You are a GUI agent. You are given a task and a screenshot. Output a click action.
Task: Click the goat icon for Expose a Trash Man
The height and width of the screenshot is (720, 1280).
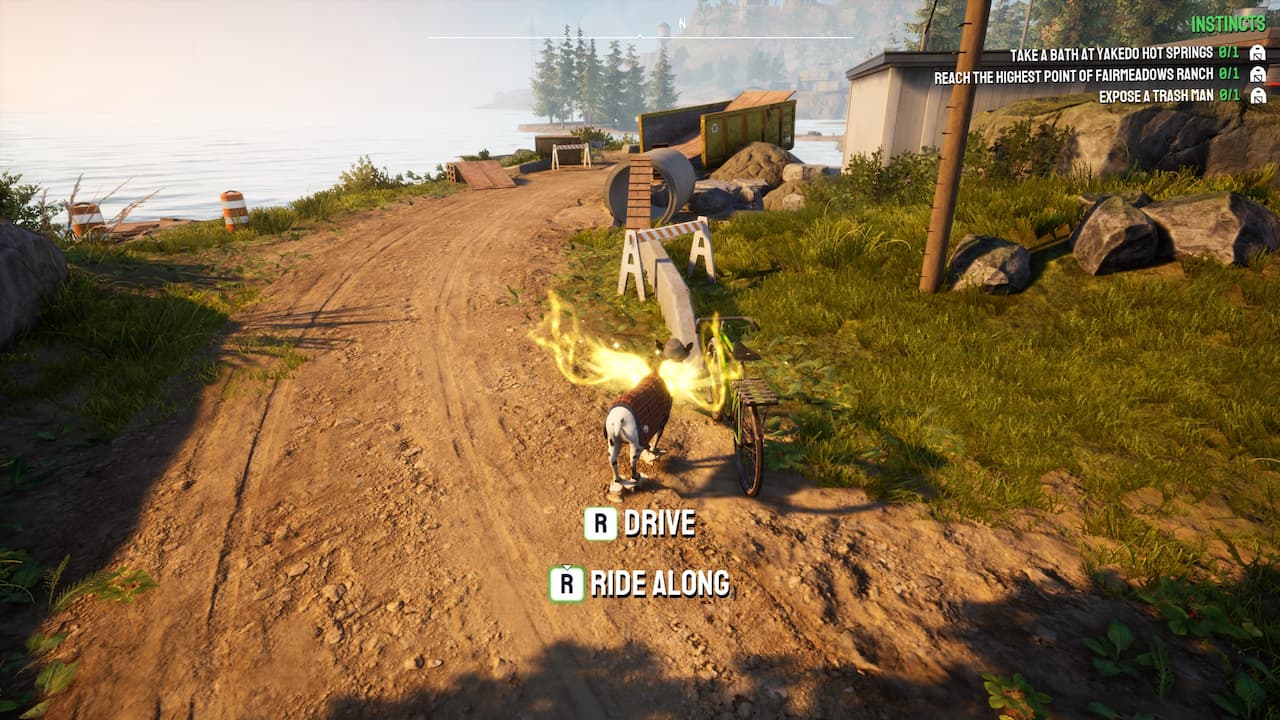[1258, 96]
